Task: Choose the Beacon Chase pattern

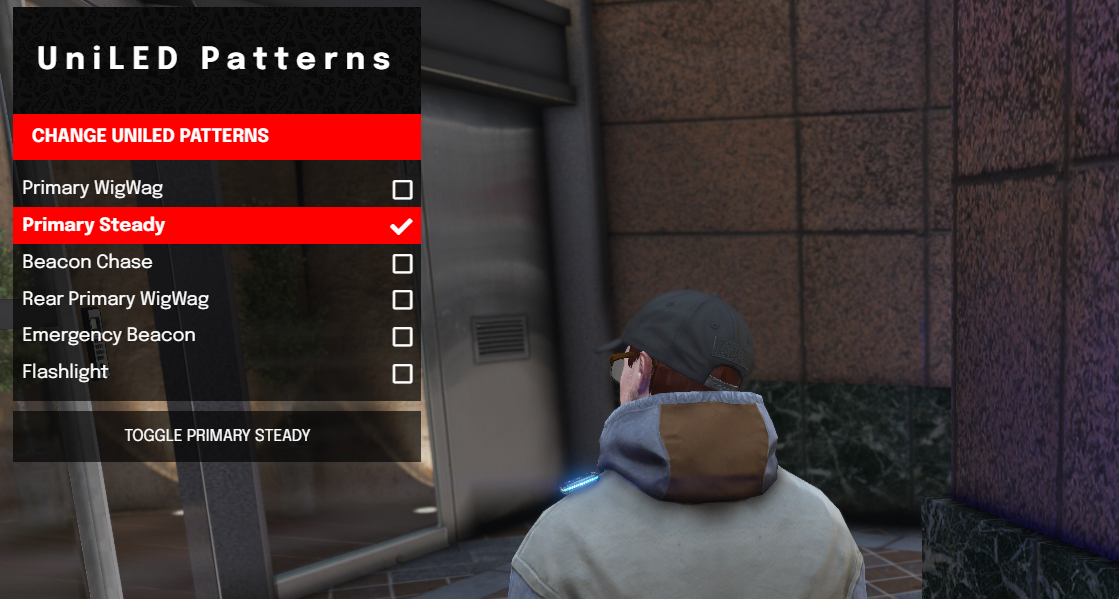Action: [88, 262]
